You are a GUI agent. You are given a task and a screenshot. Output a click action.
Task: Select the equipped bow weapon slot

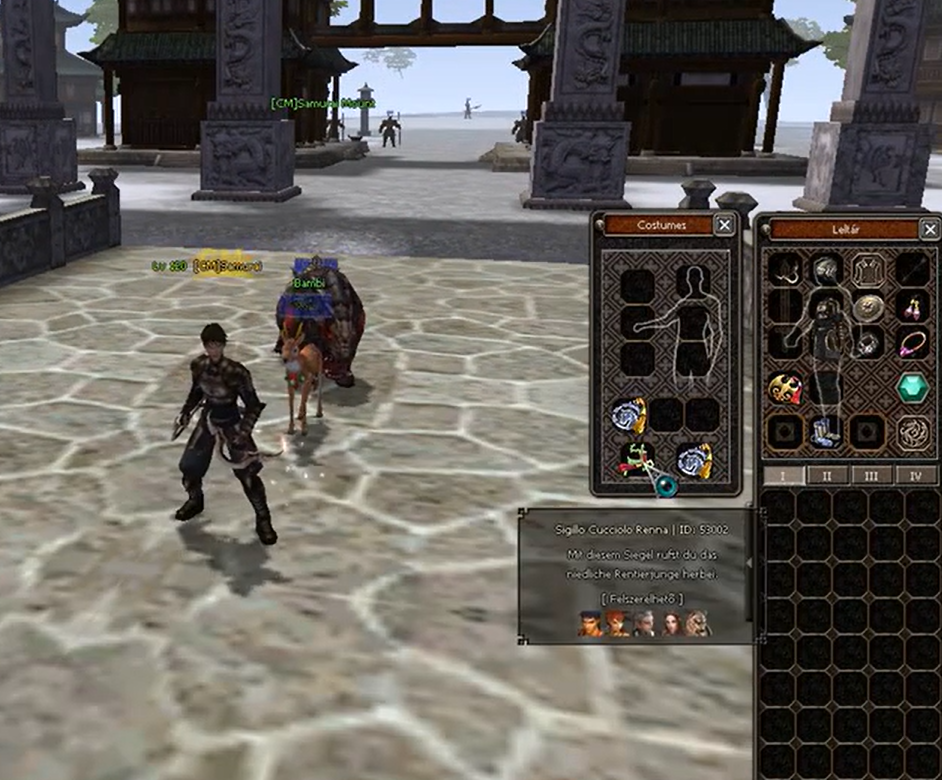tap(785, 270)
